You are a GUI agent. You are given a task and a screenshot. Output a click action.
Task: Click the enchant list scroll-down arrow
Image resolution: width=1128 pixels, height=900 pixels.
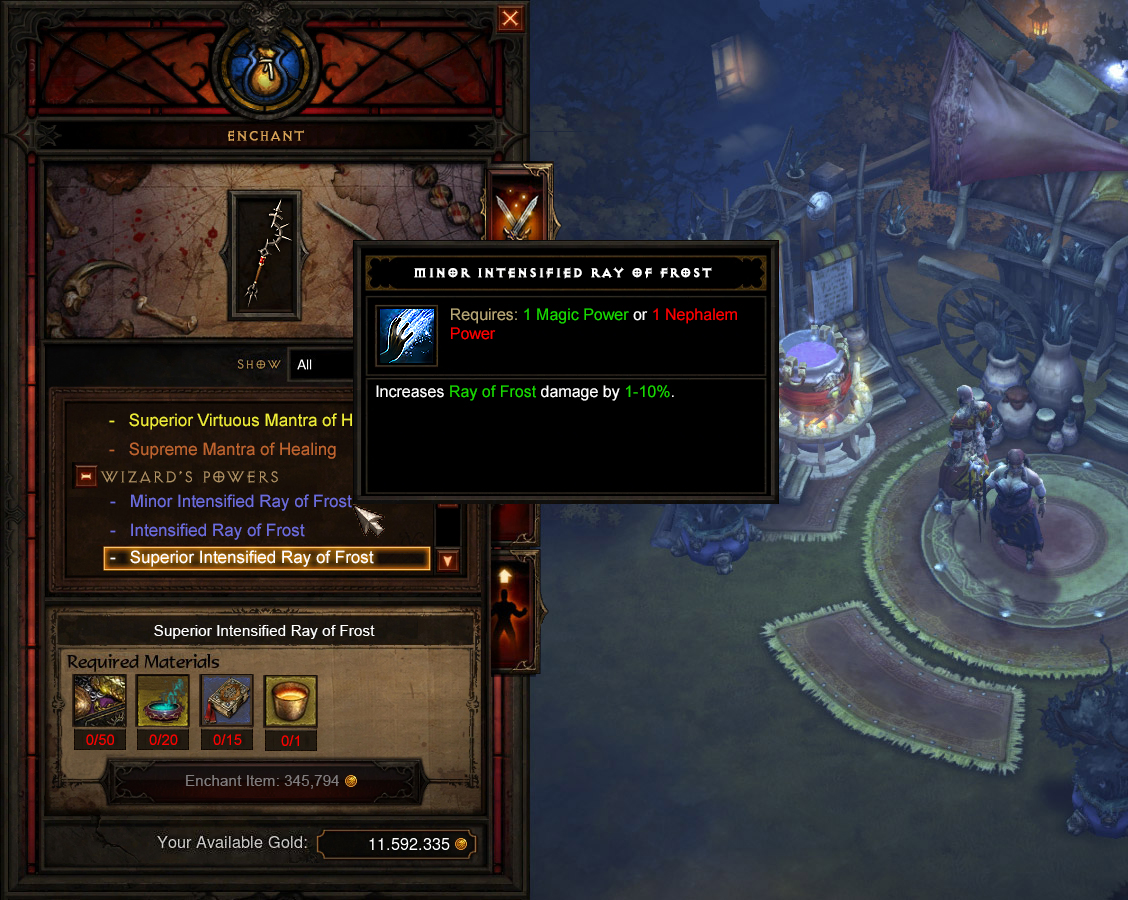tap(448, 560)
